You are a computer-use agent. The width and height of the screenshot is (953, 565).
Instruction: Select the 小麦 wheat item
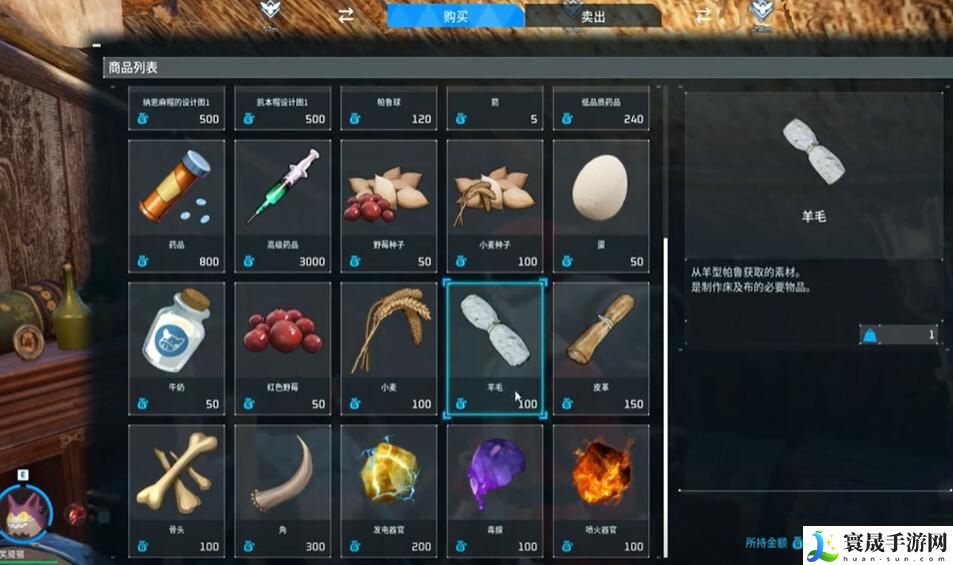[x=389, y=347]
